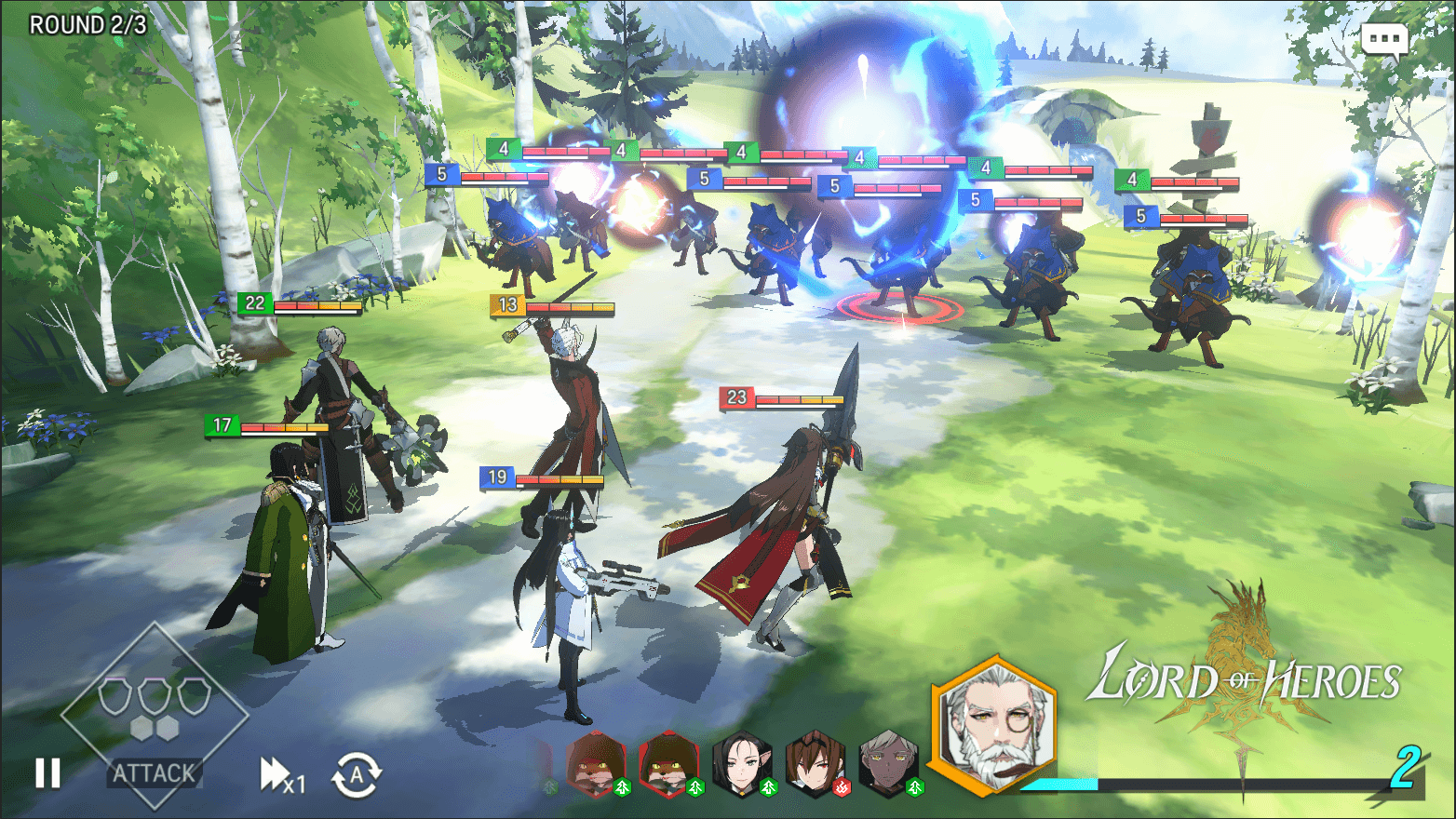Open the chat bubble icon top-right
The height and width of the screenshot is (819, 1456).
1384,39
